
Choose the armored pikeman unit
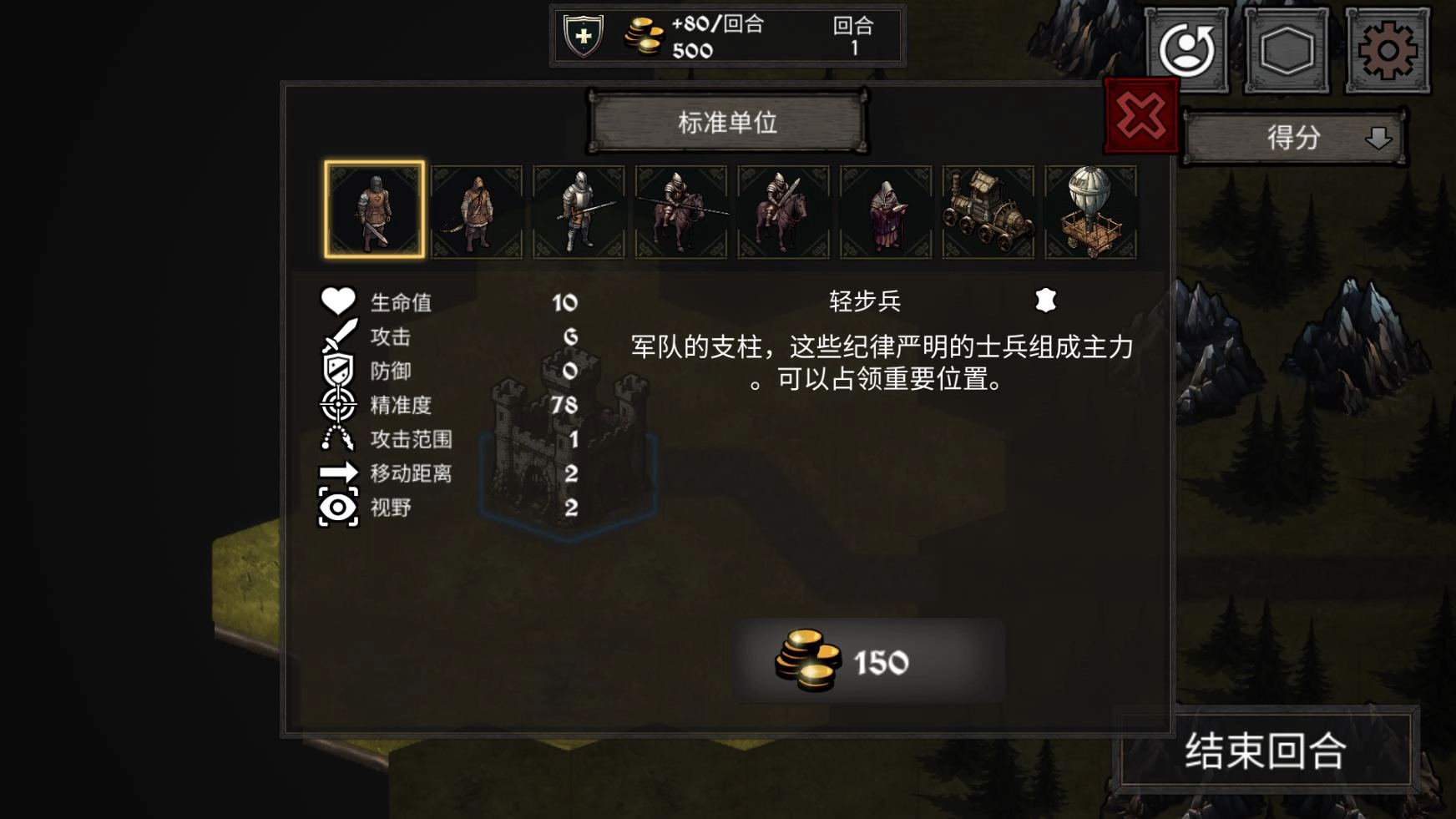579,209
